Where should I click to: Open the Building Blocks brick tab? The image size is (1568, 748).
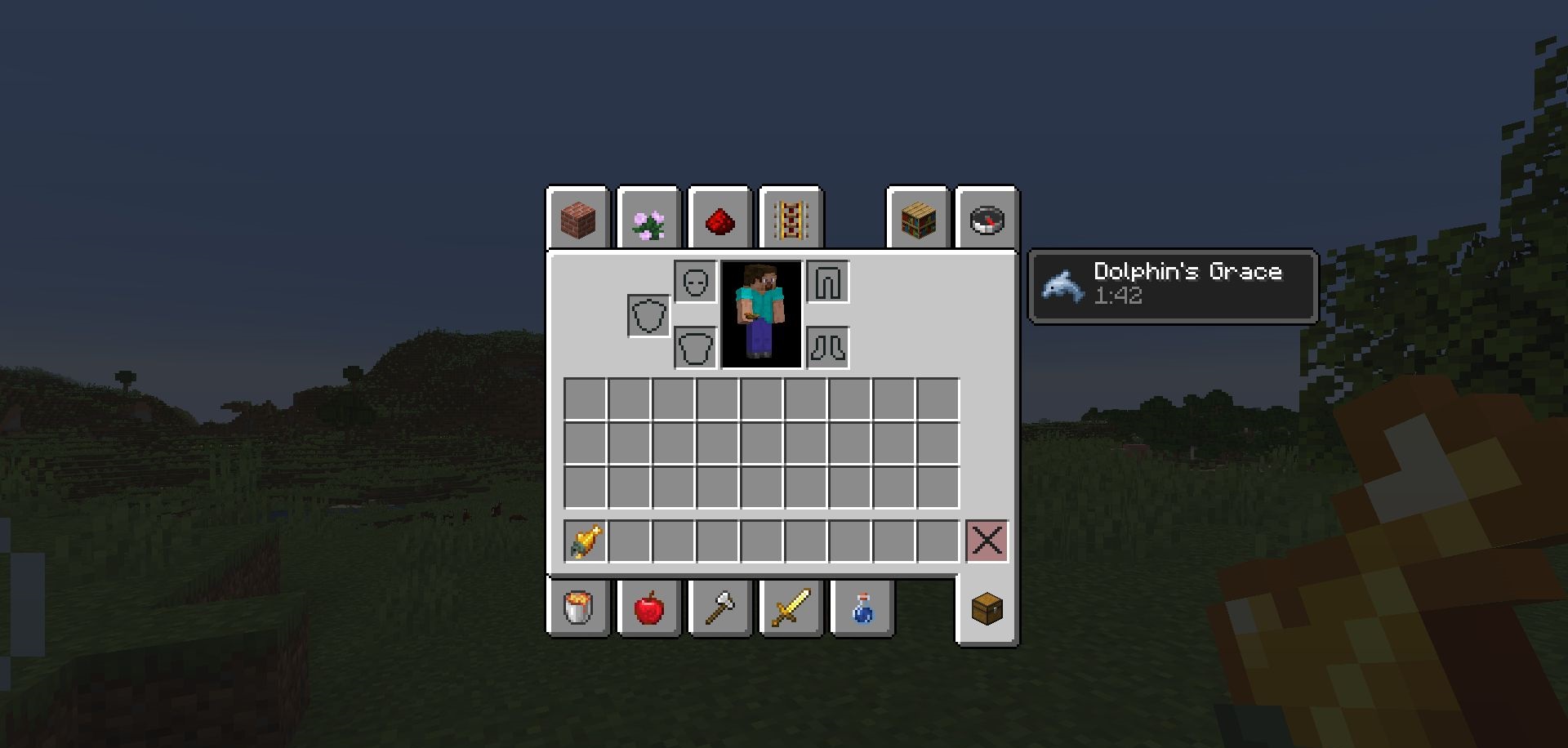[x=577, y=220]
